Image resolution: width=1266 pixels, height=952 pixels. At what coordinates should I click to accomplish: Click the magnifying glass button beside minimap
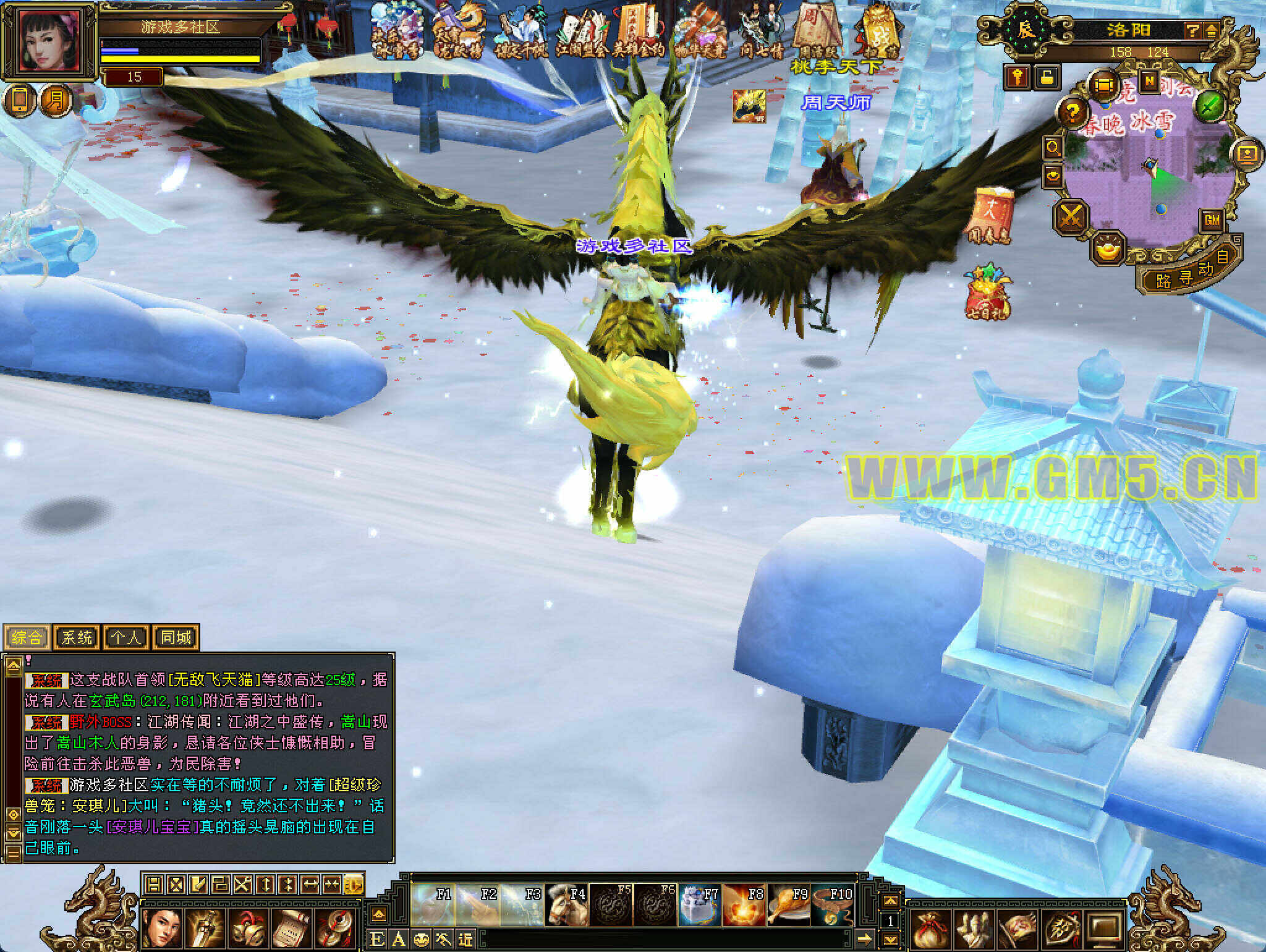pos(1052,147)
